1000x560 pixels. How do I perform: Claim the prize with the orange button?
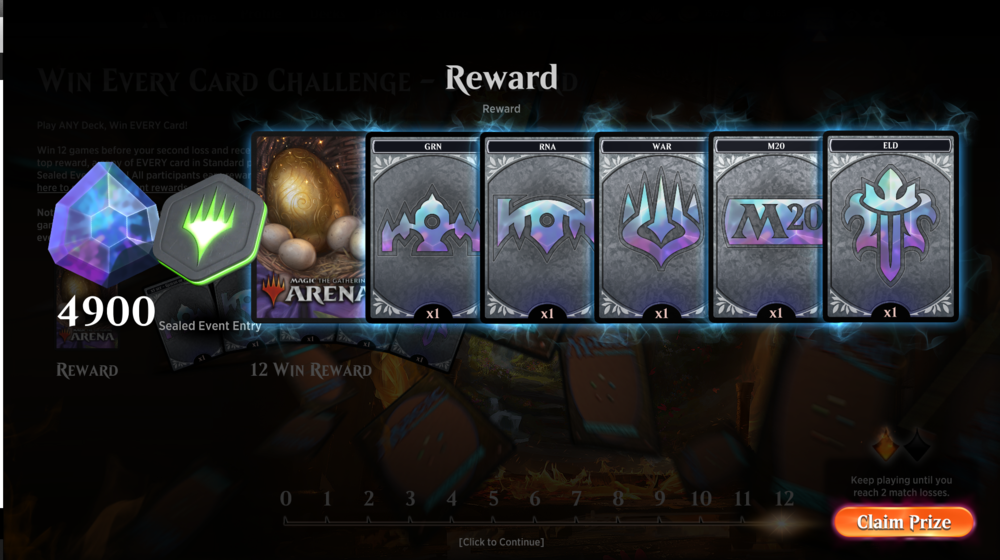[x=903, y=522]
